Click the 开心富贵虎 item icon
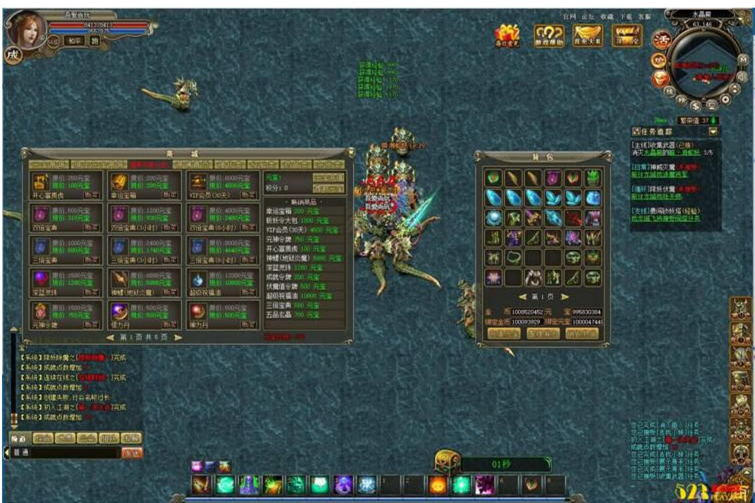The width and height of the screenshot is (755, 503). (38, 182)
